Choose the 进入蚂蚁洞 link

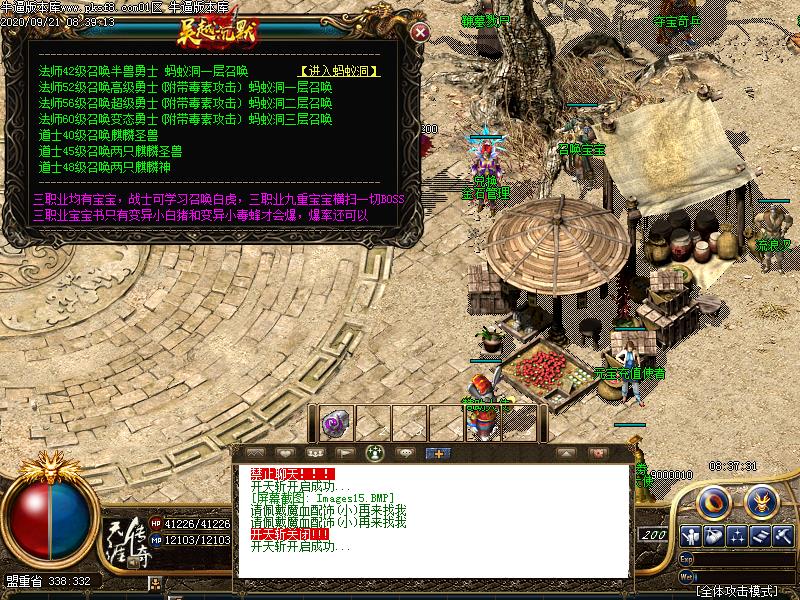(x=339, y=72)
